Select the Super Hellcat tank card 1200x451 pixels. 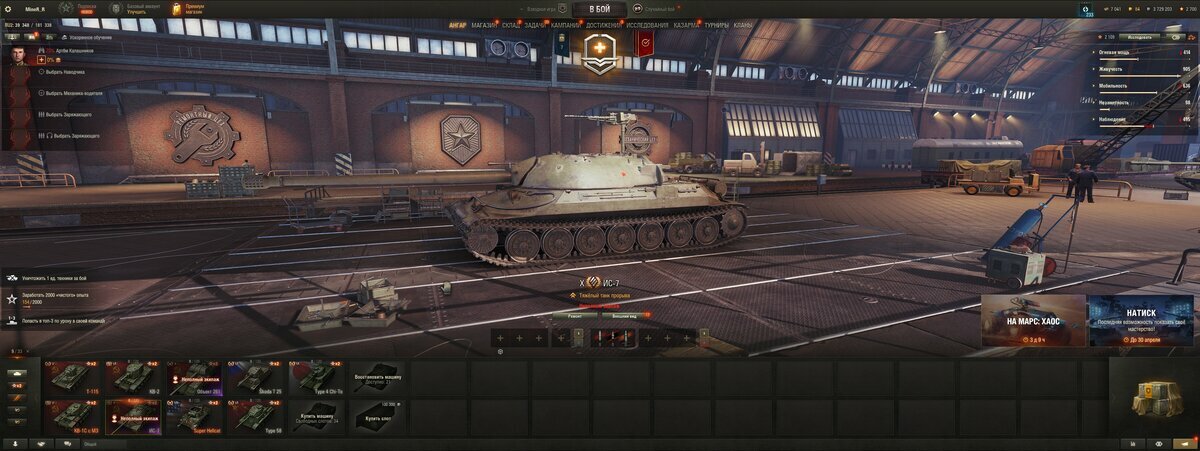pyautogui.click(x=196, y=416)
